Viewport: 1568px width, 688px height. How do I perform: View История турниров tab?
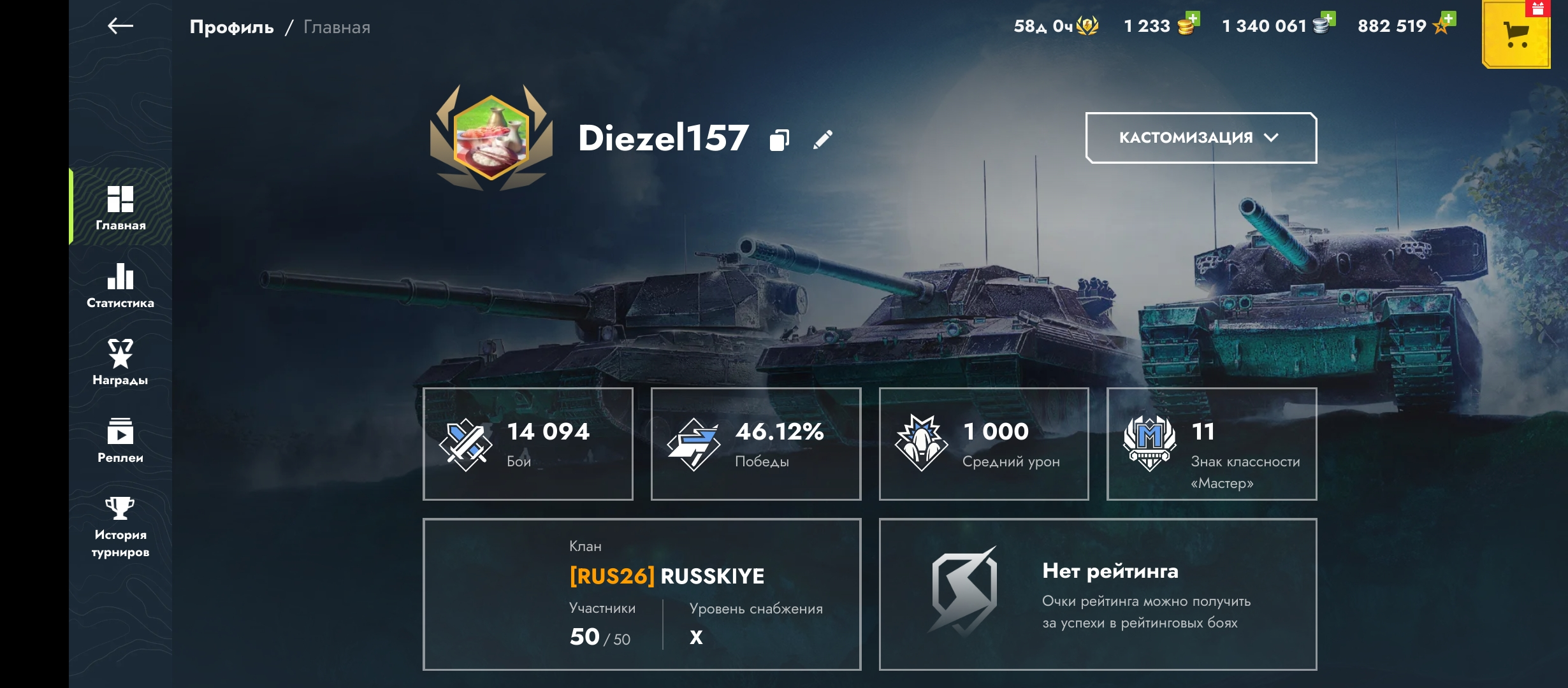pyautogui.click(x=120, y=527)
